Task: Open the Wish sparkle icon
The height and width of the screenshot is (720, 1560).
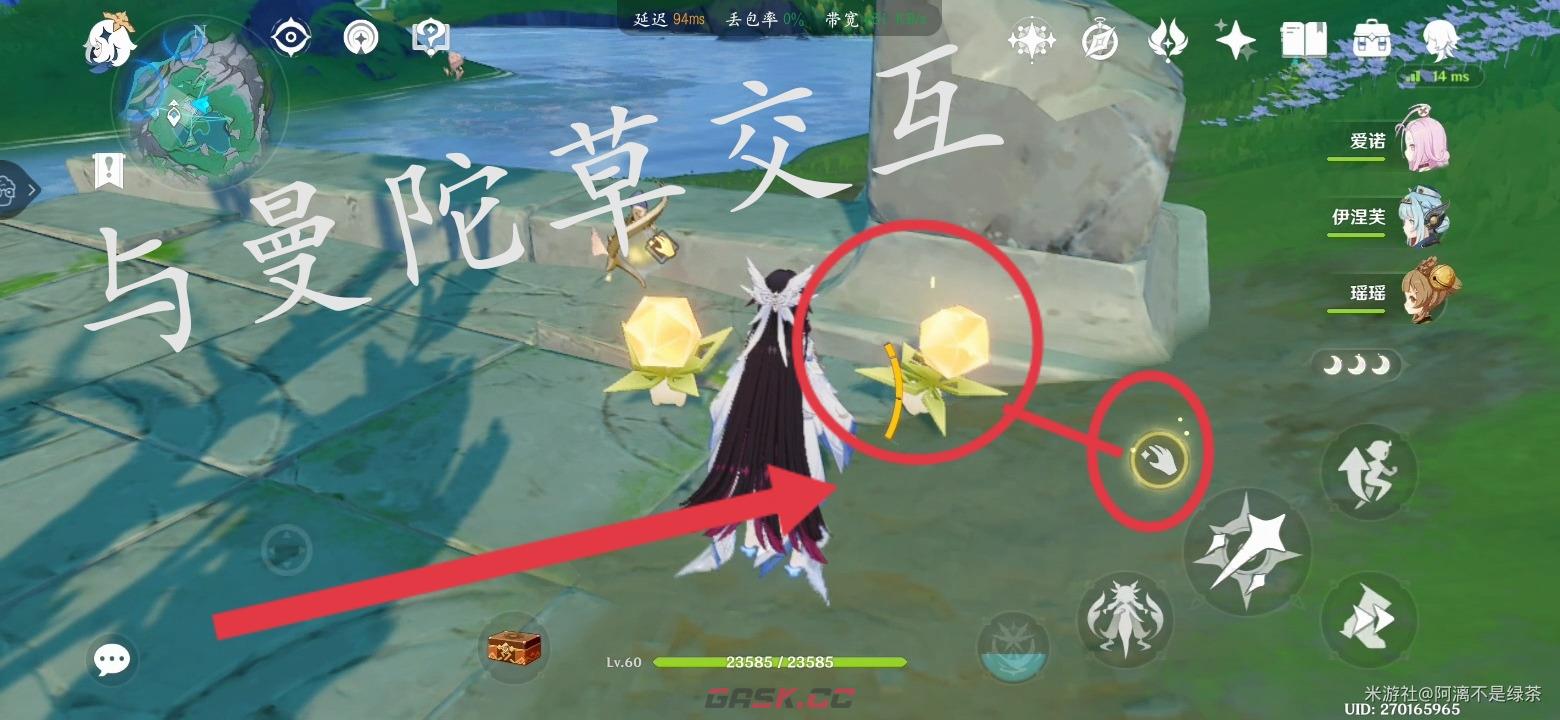Action: (x=1237, y=40)
